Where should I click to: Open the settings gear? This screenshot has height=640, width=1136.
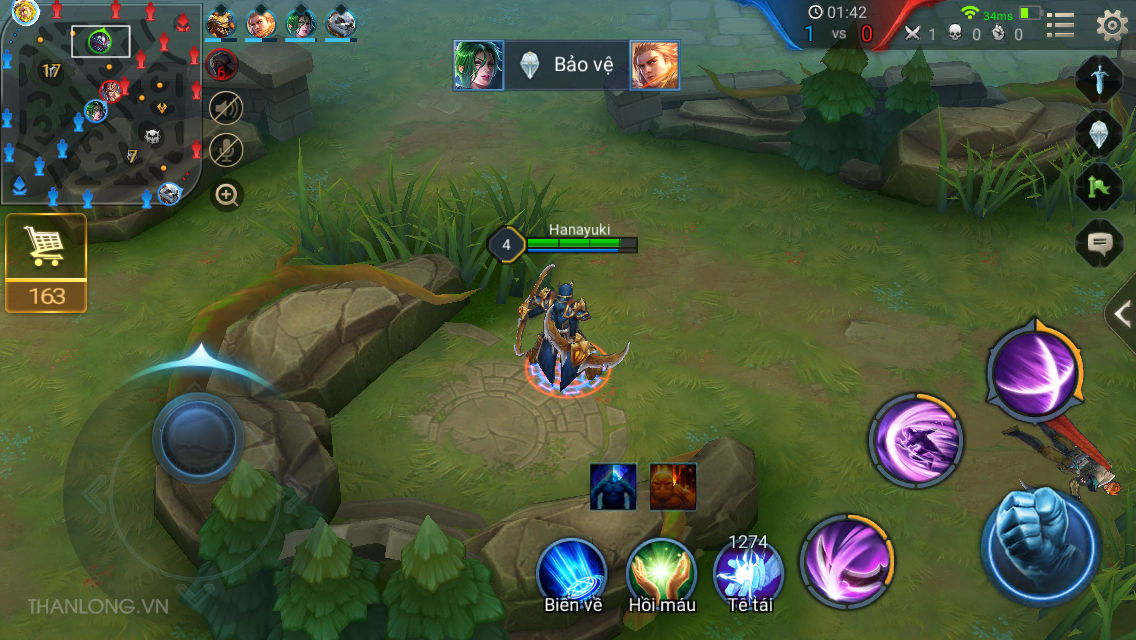[x=1112, y=25]
